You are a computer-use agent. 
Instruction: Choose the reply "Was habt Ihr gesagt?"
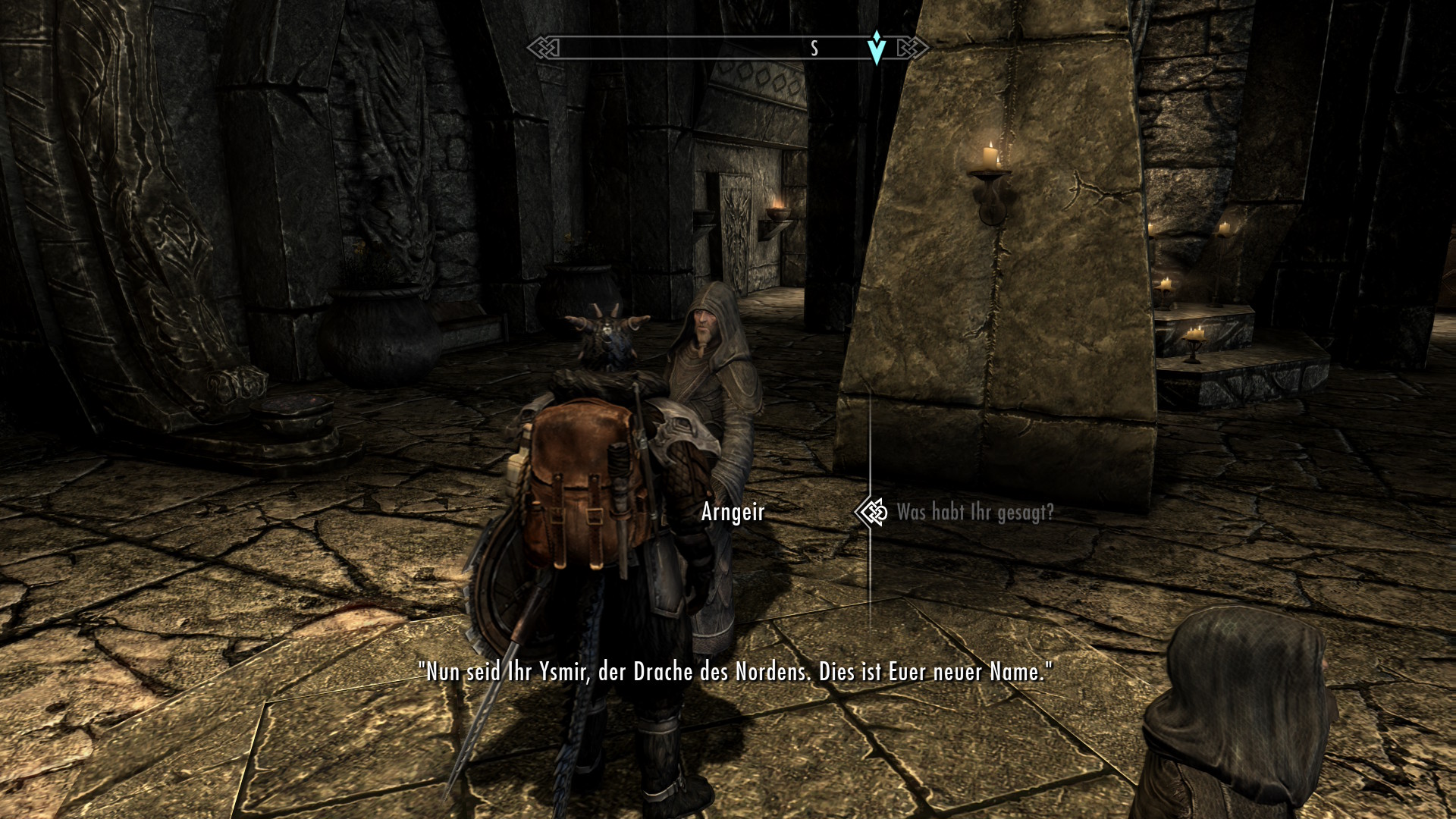(974, 513)
